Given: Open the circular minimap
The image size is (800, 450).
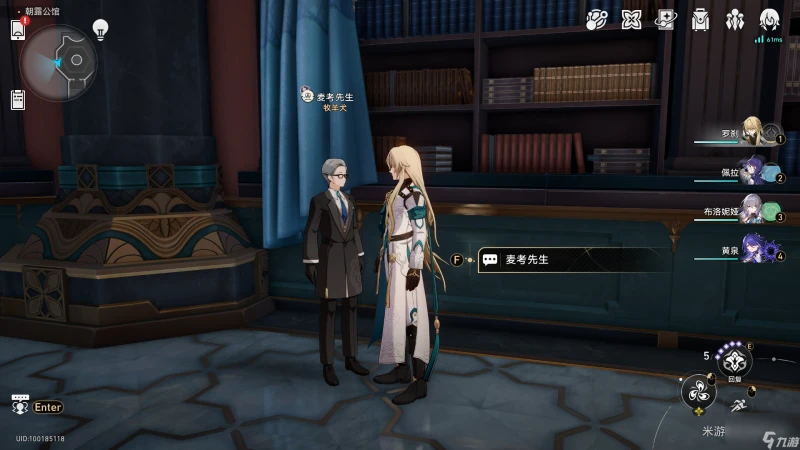Looking at the screenshot, I should 59,62.
